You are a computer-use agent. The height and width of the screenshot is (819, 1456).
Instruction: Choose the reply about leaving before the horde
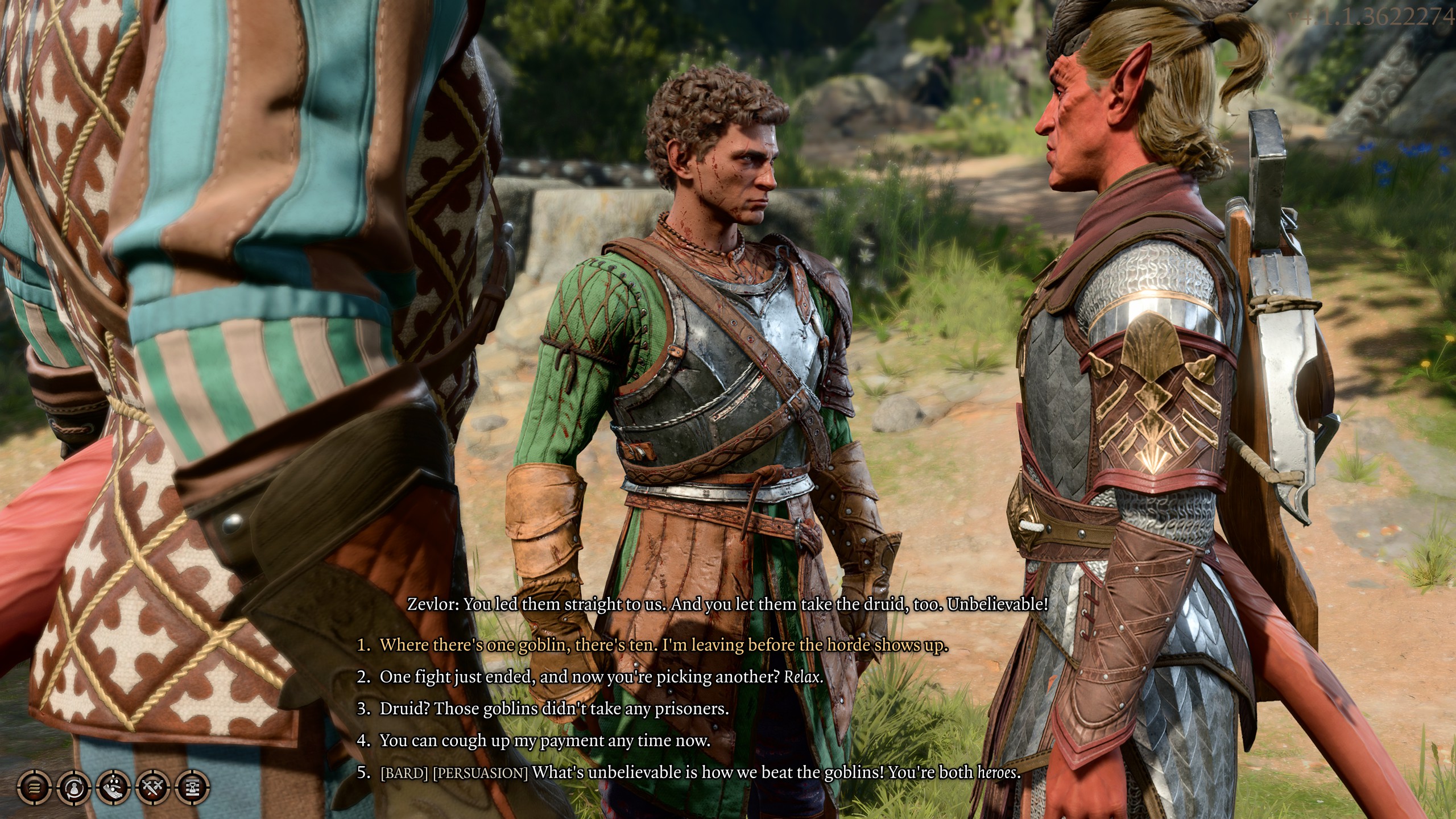tap(663, 646)
